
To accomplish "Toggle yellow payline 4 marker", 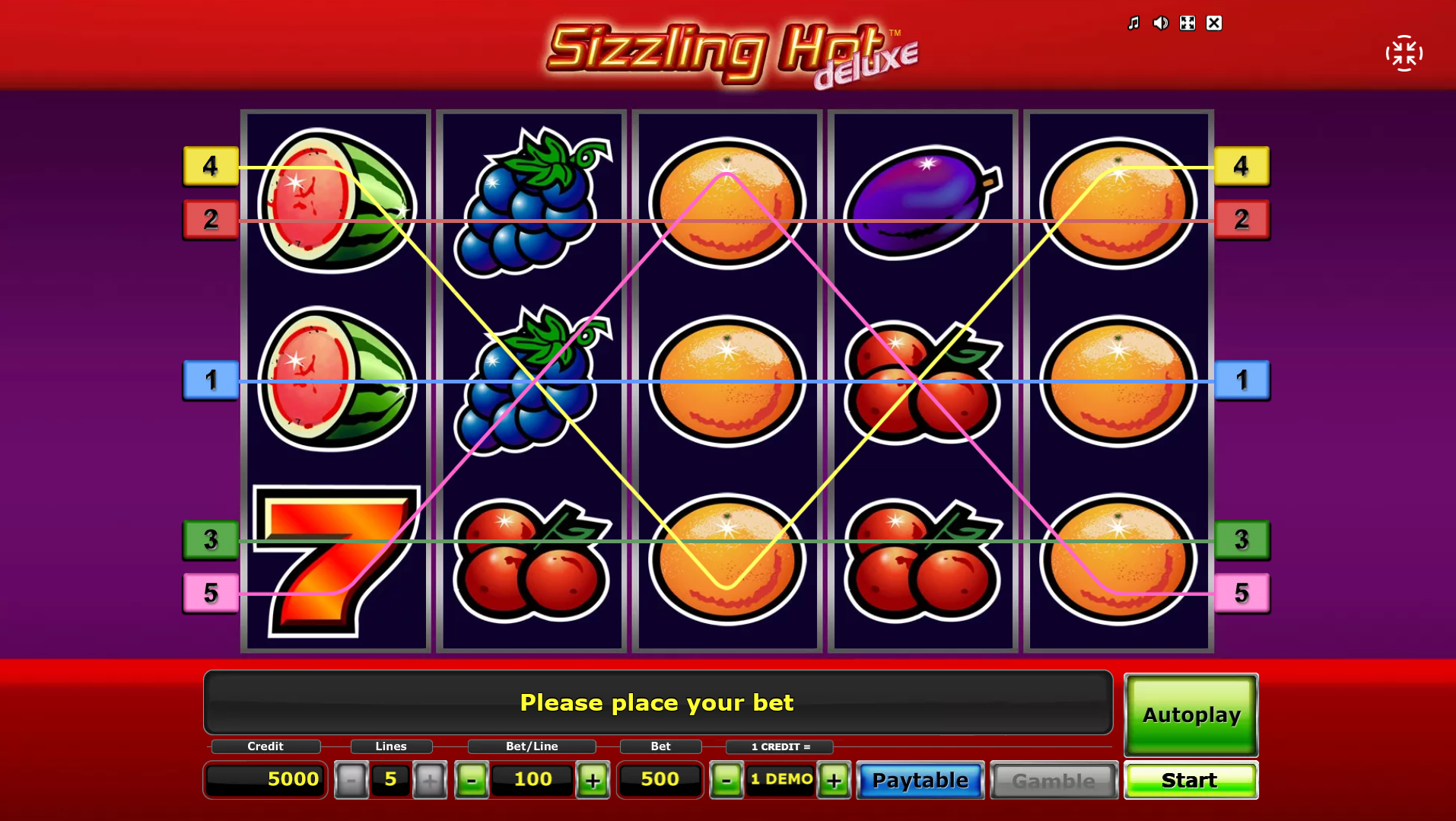I will click(210, 167).
